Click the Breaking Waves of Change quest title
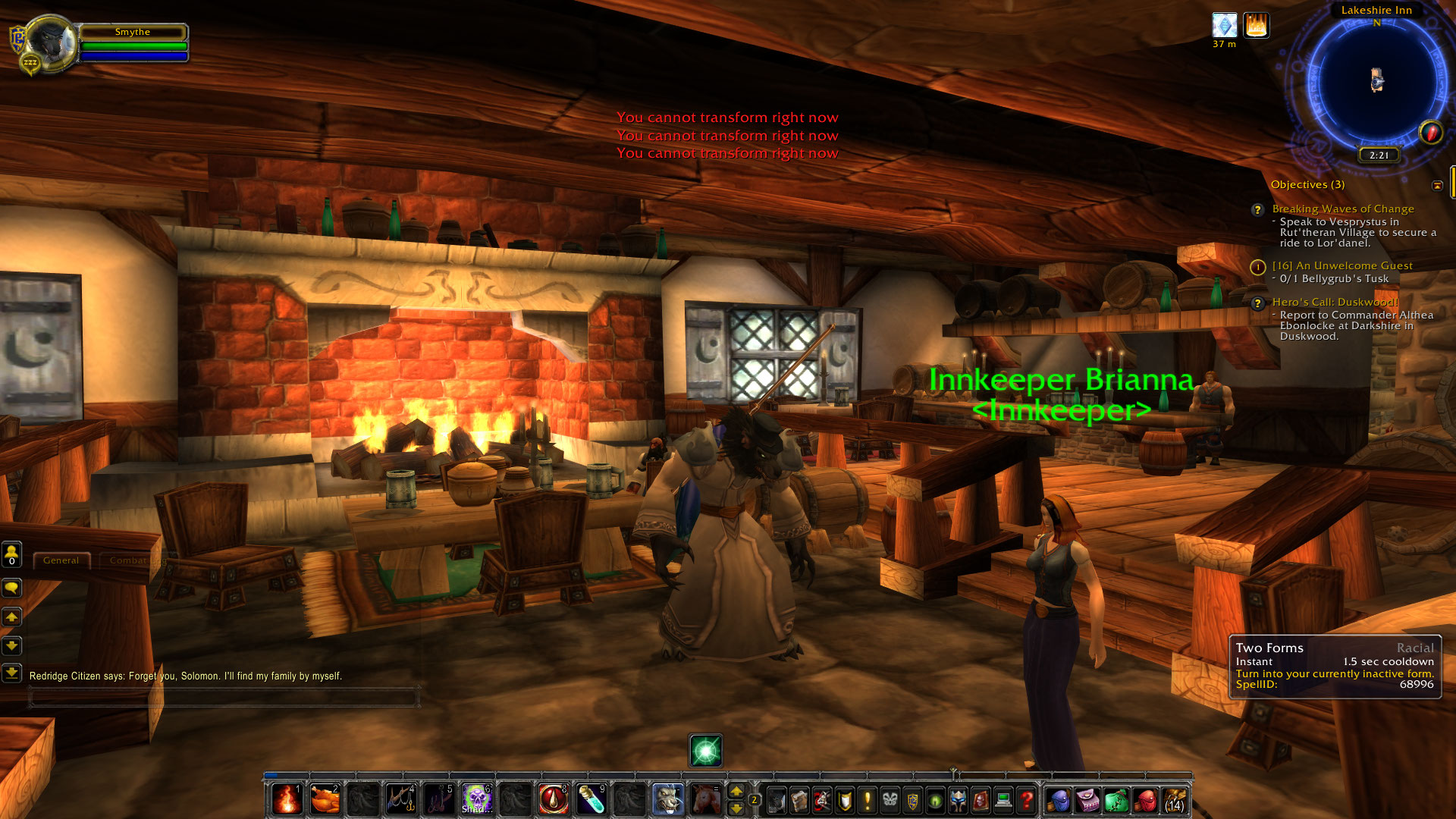1456x819 pixels. (x=1342, y=209)
